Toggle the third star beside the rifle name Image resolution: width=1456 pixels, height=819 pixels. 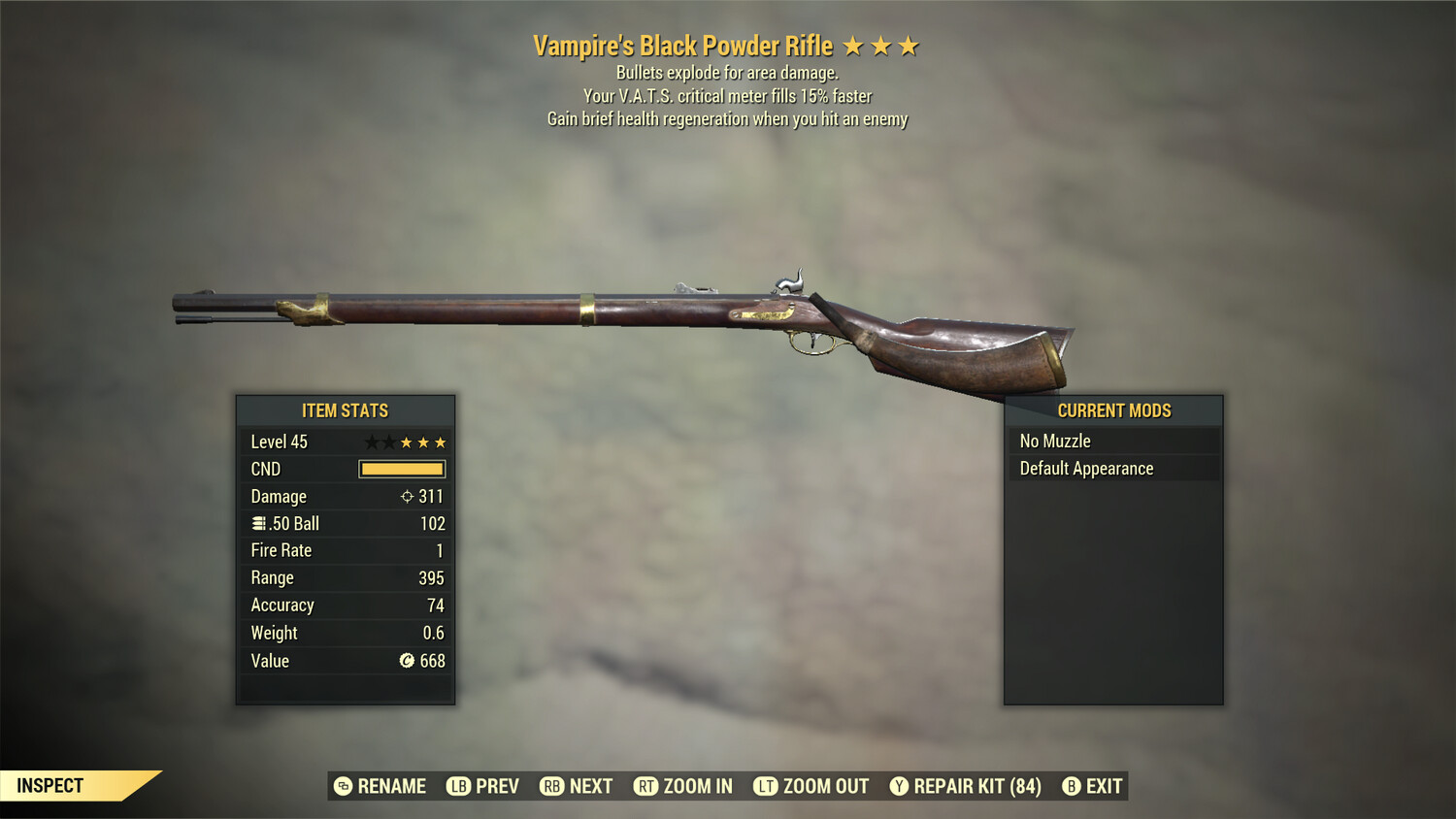pos(910,44)
